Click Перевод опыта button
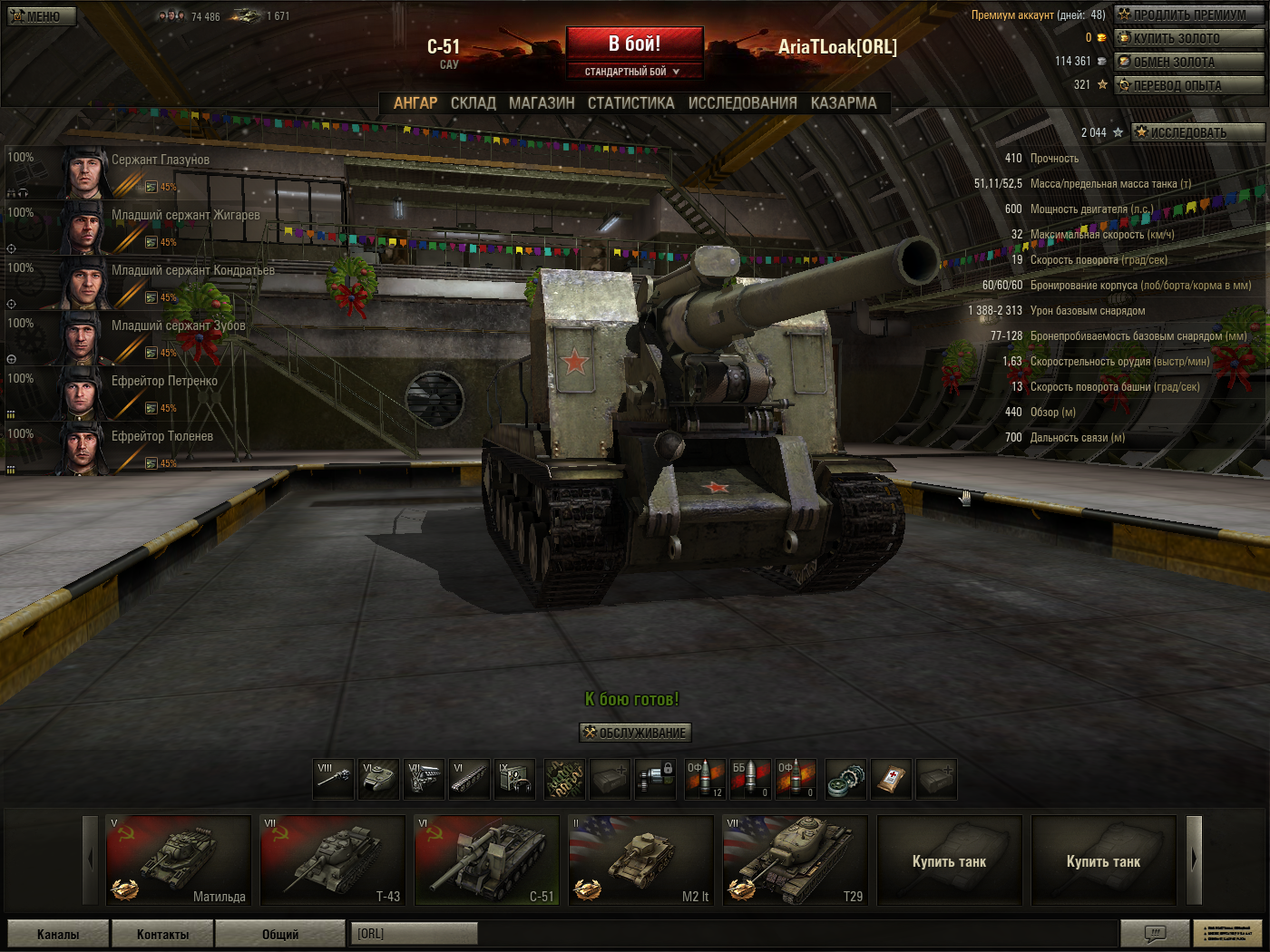 pyautogui.click(x=1188, y=85)
